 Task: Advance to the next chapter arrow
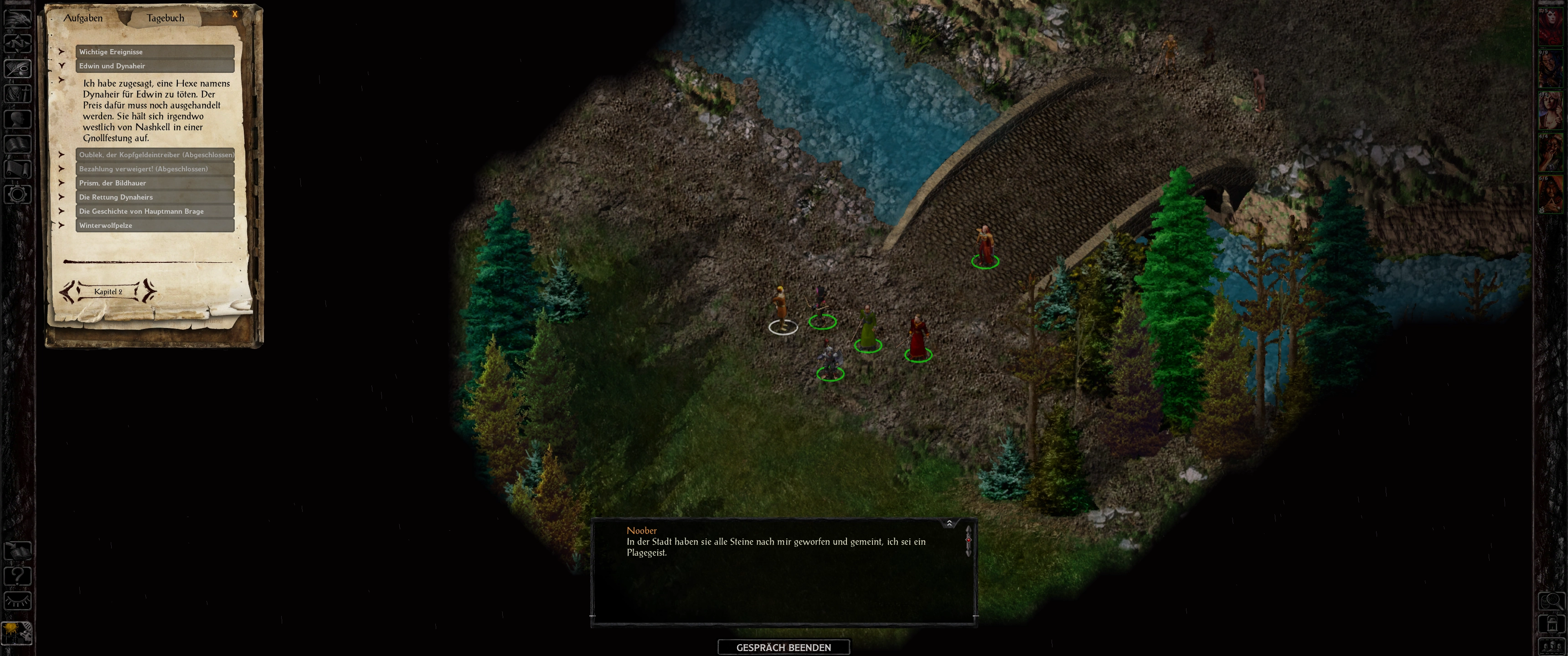click(148, 292)
